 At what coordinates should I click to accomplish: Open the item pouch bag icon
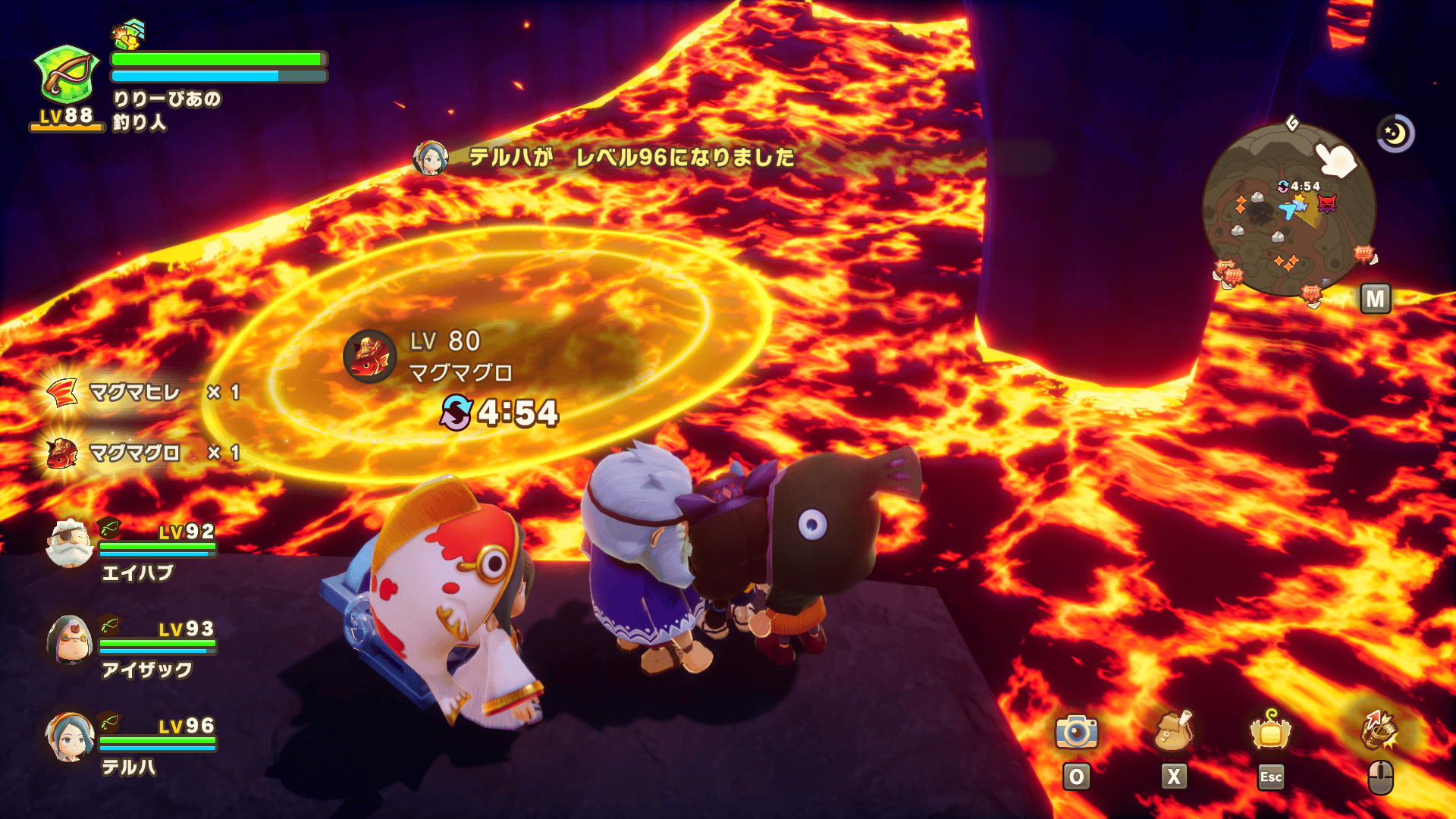1172,732
